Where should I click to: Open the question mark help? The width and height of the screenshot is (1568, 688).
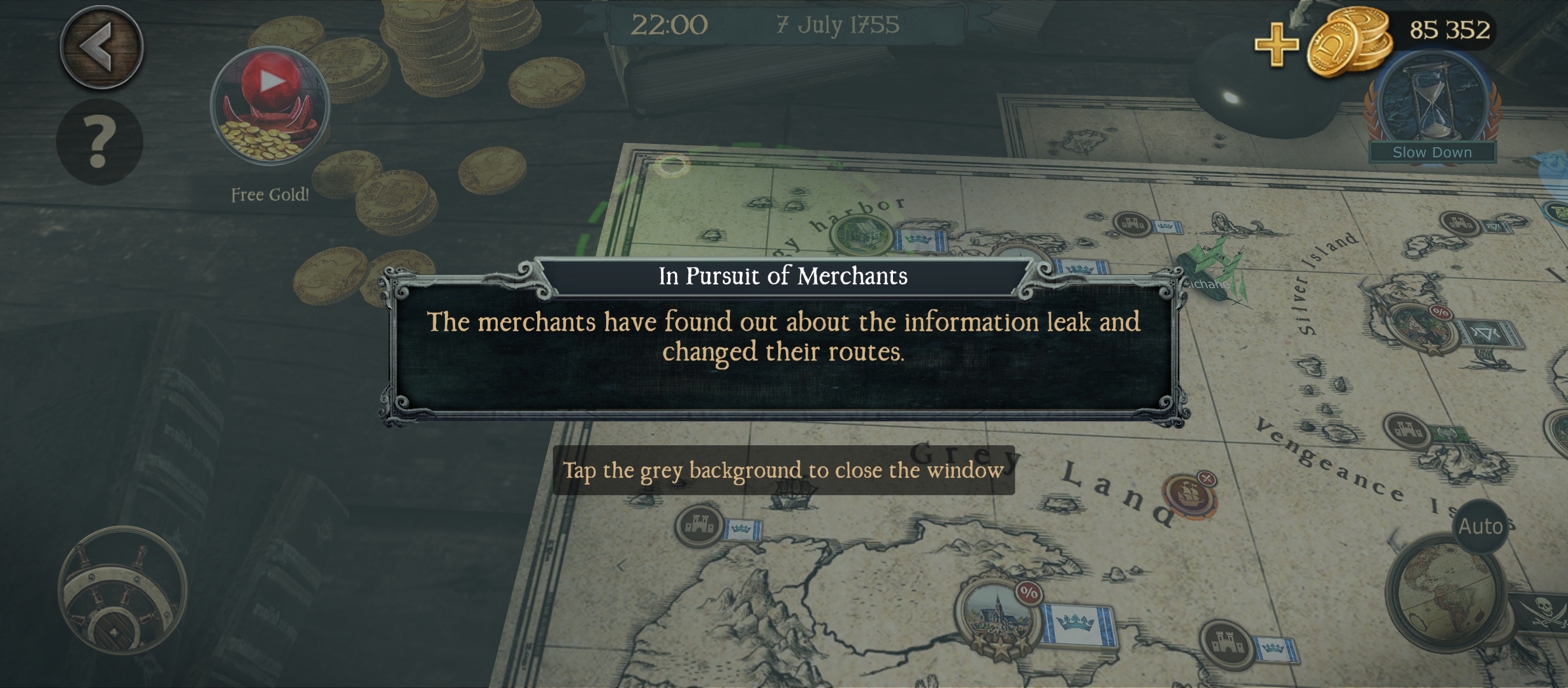(x=99, y=141)
